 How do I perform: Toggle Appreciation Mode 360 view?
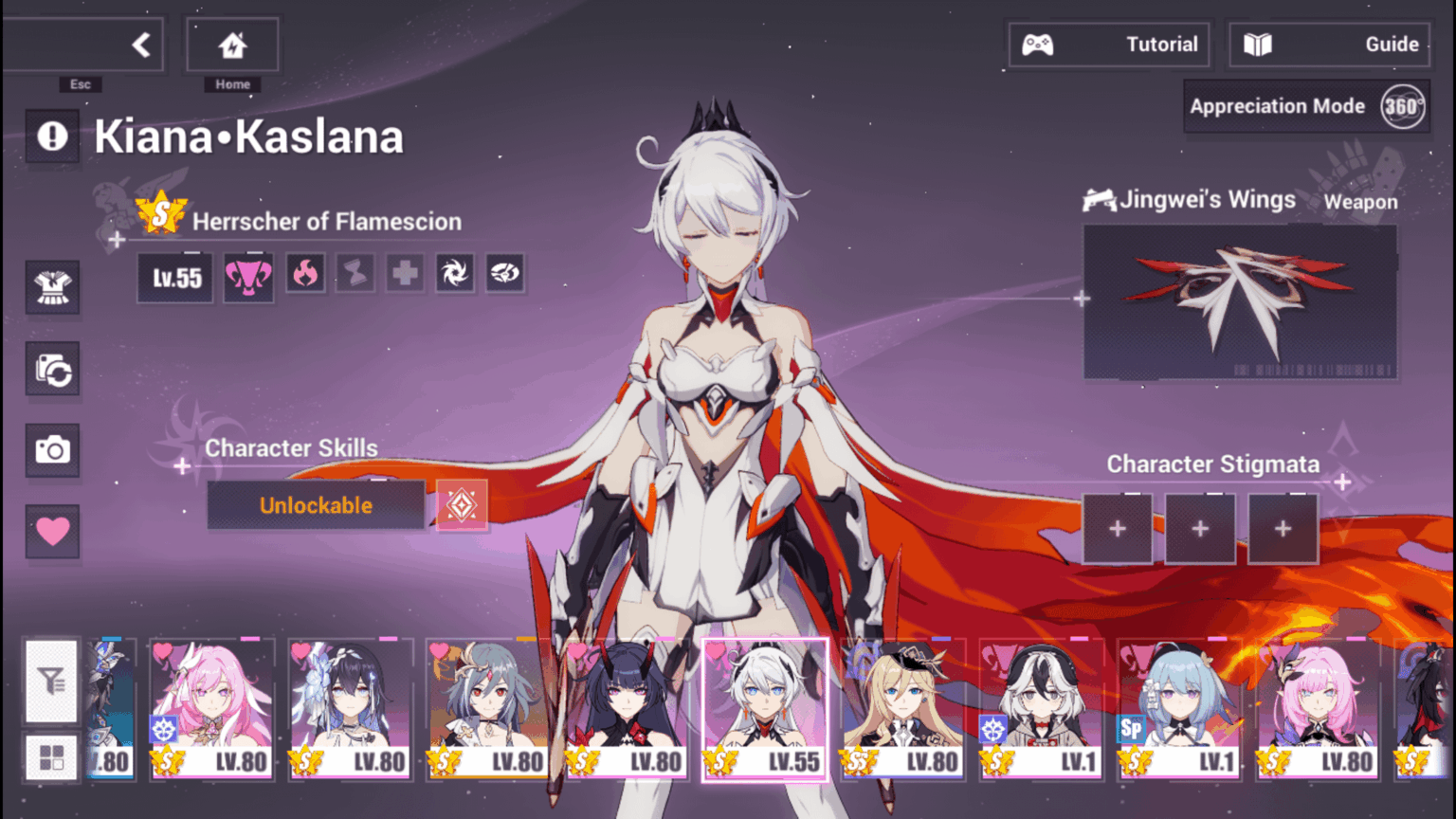click(1305, 106)
